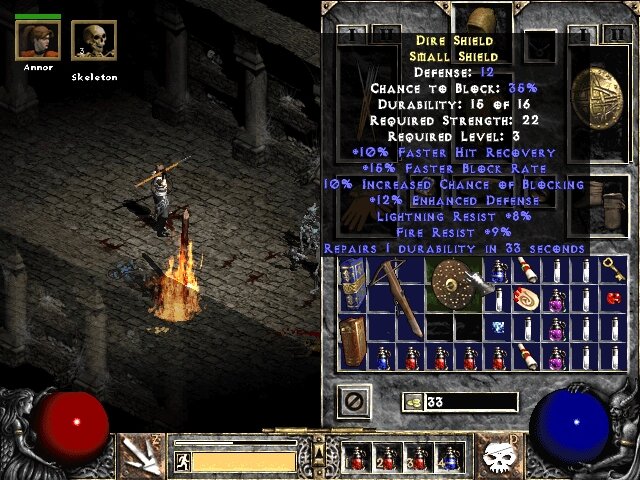Pick up the studded Dire Shield

[x=455, y=284]
